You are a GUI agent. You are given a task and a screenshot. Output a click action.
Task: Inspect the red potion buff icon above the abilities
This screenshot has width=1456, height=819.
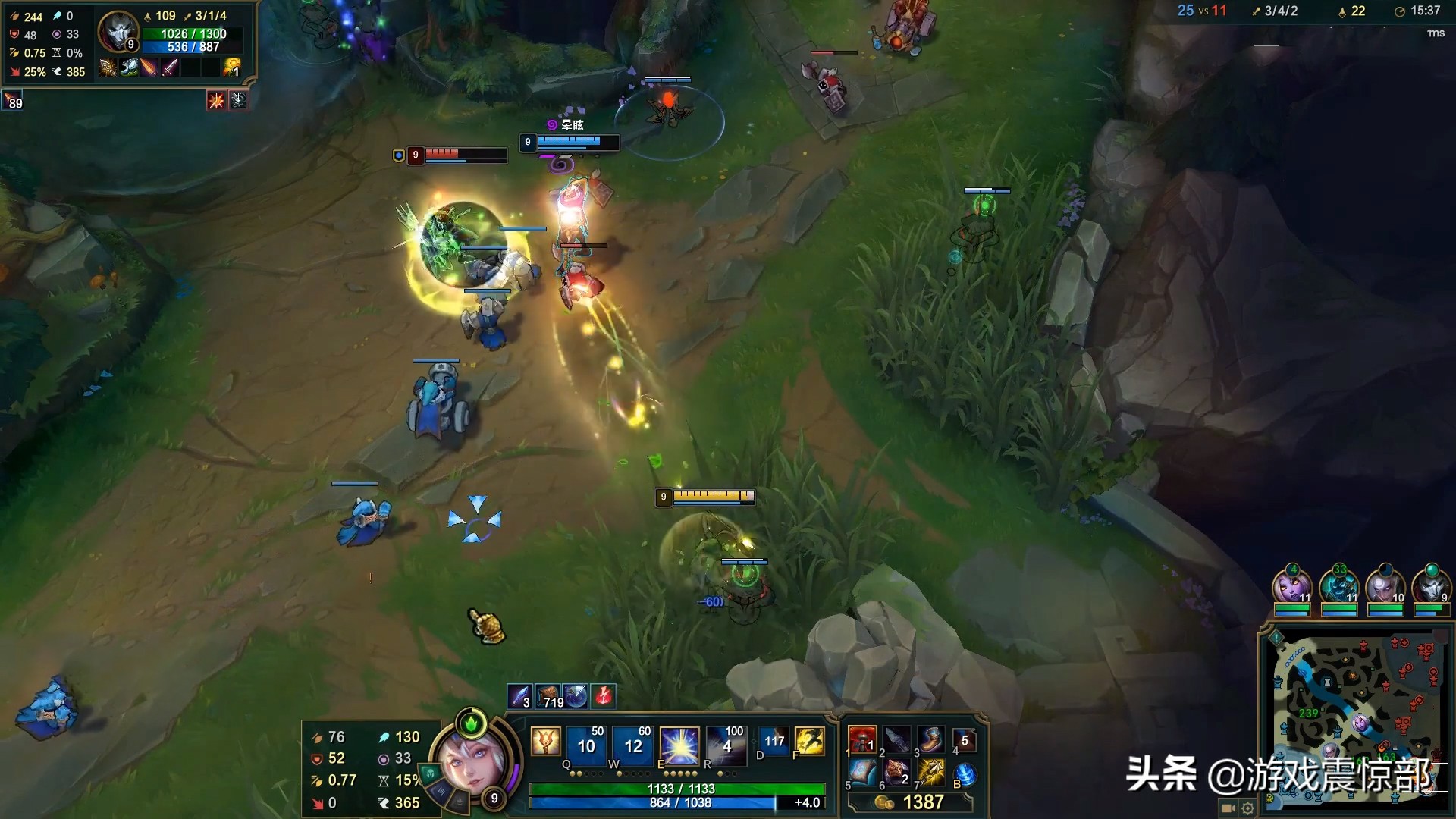pos(604,695)
